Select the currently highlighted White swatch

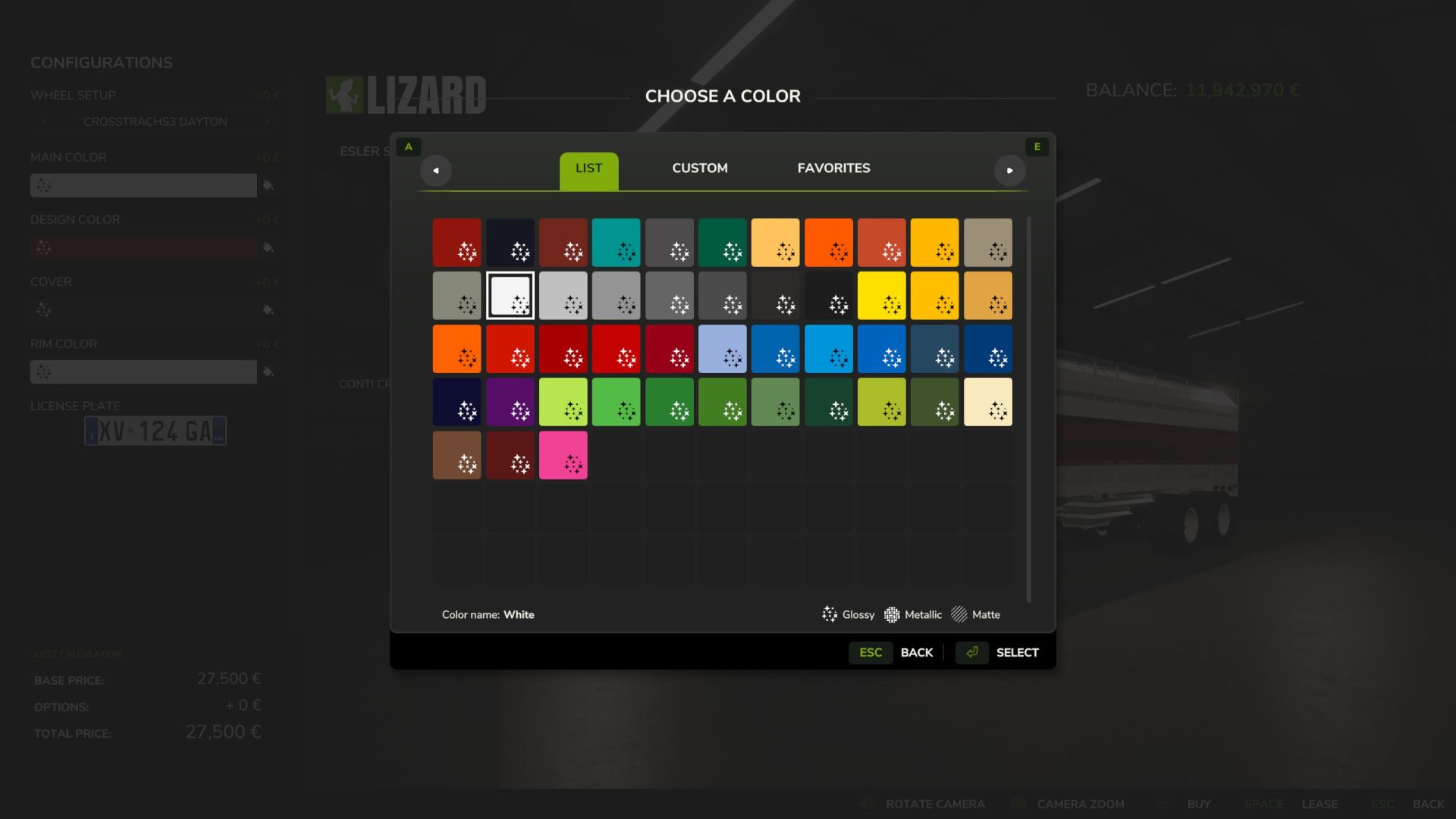pos(510,296)
